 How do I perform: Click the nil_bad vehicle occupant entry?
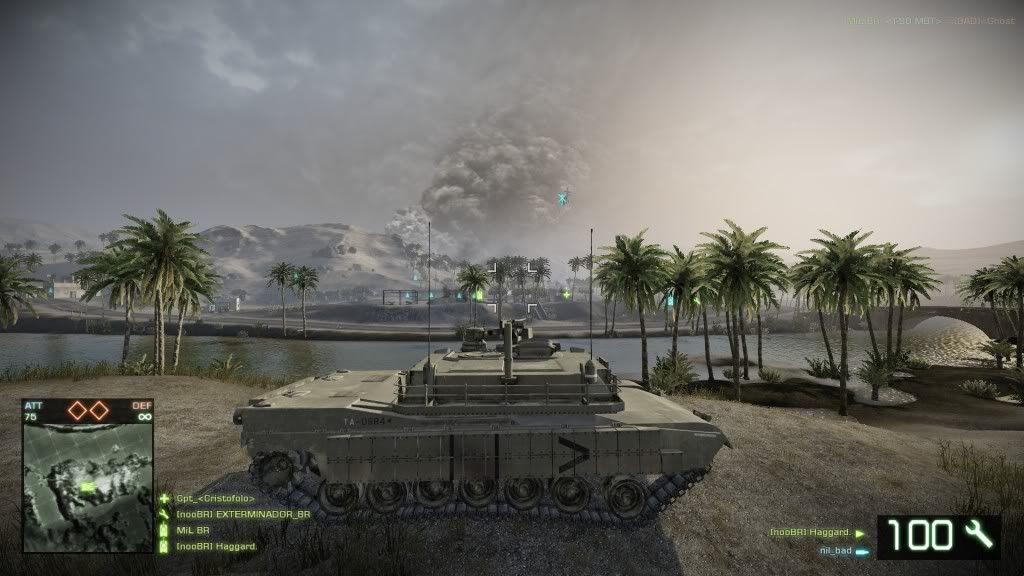pyautogui.click(x=838, y=550)
